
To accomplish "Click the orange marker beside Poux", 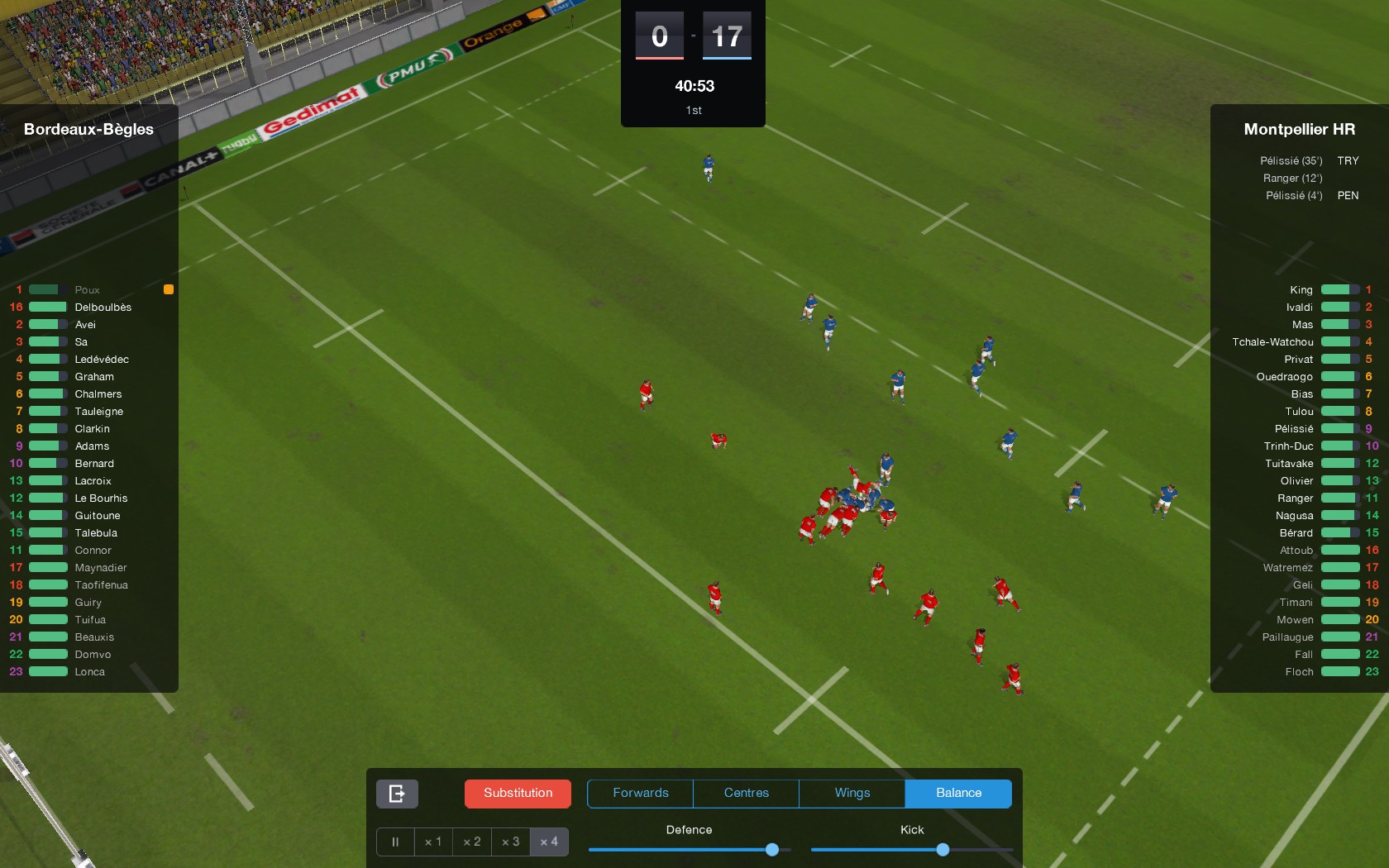I will coord(169,289).
